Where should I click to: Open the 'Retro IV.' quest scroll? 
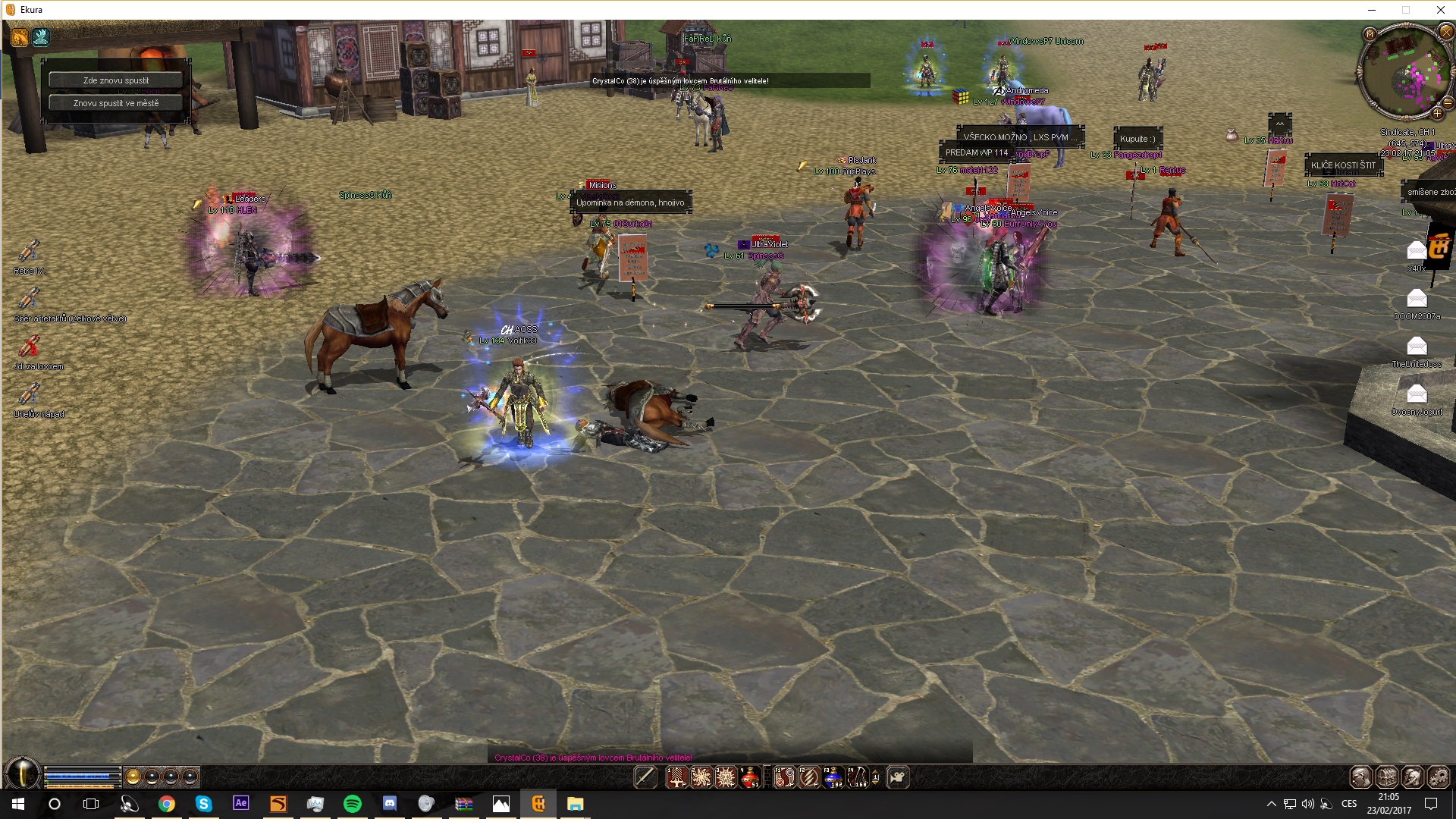tap(29, 252)
